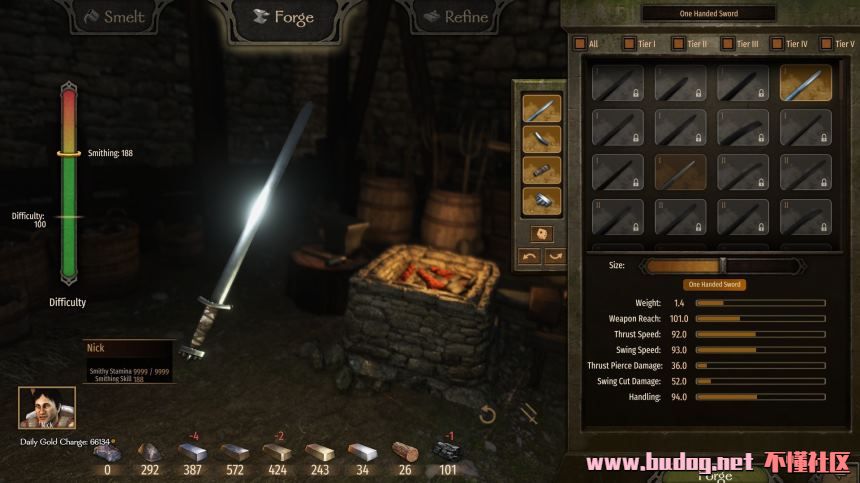Open the One Handed Sword weapon type selector
The height and width of the screenshot is (483, 860).
click(708, 14)
